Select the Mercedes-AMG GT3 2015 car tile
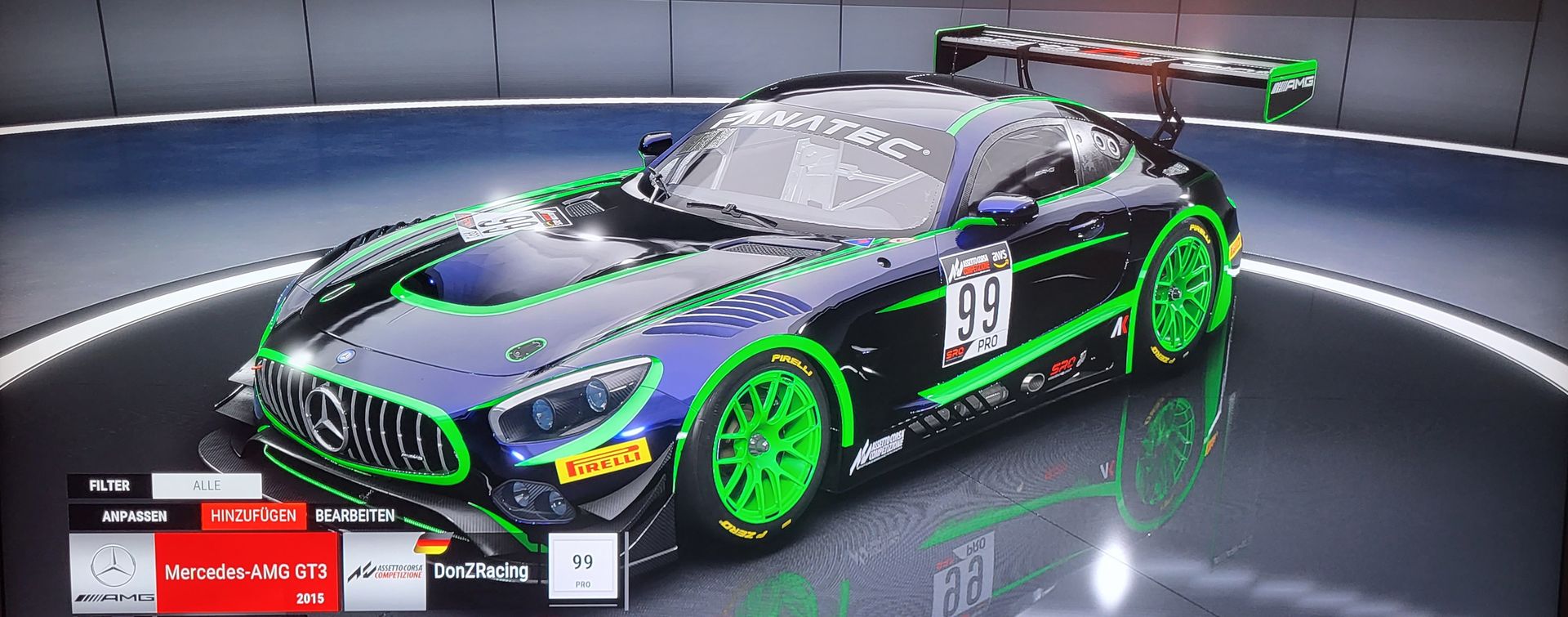The height and width of the screenshot is (617, 1568). point(247,572)
